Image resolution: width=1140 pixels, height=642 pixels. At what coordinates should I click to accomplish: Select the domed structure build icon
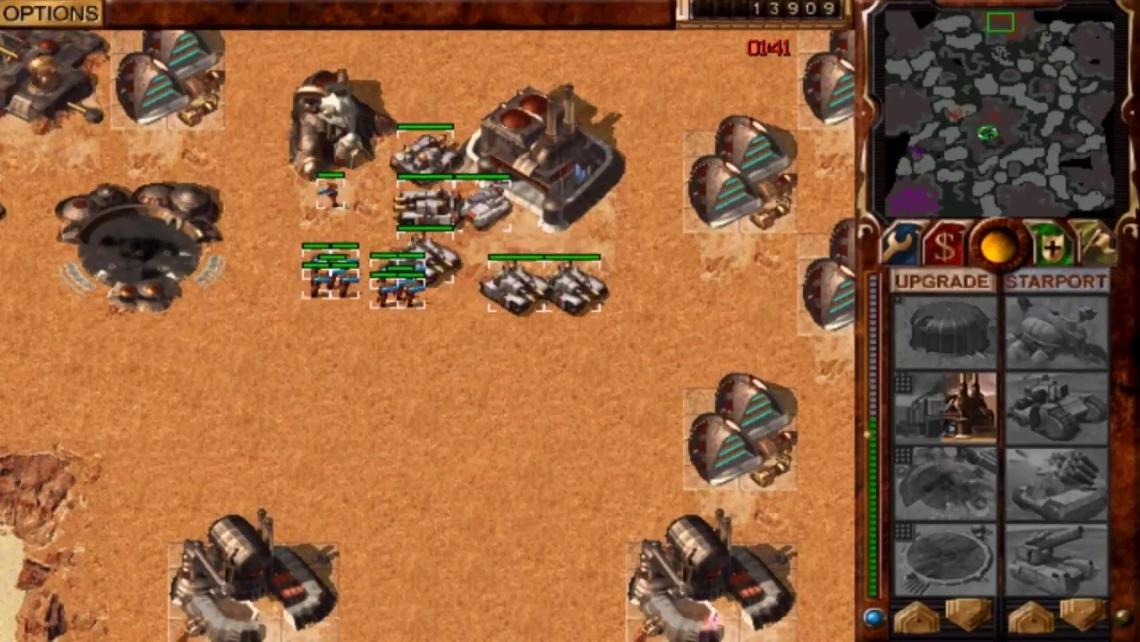tap(945, 332)
